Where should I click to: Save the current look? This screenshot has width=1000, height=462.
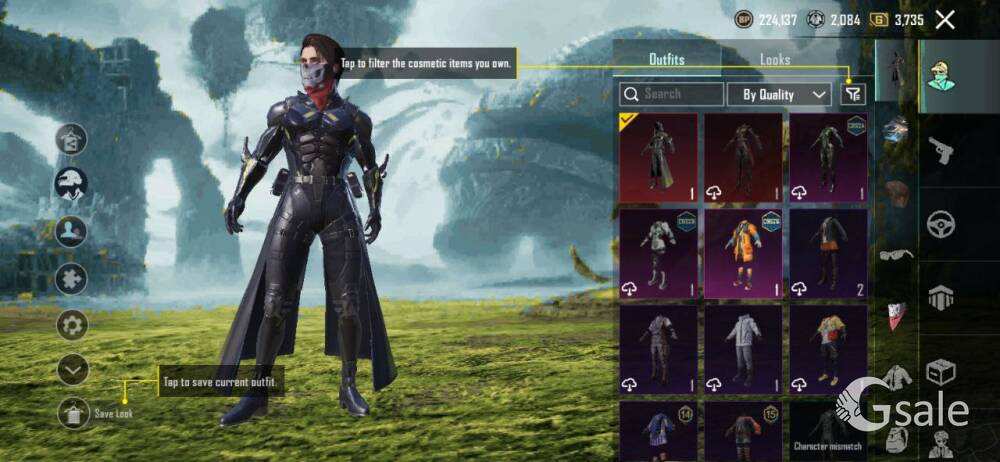click(x=75, y=412)
